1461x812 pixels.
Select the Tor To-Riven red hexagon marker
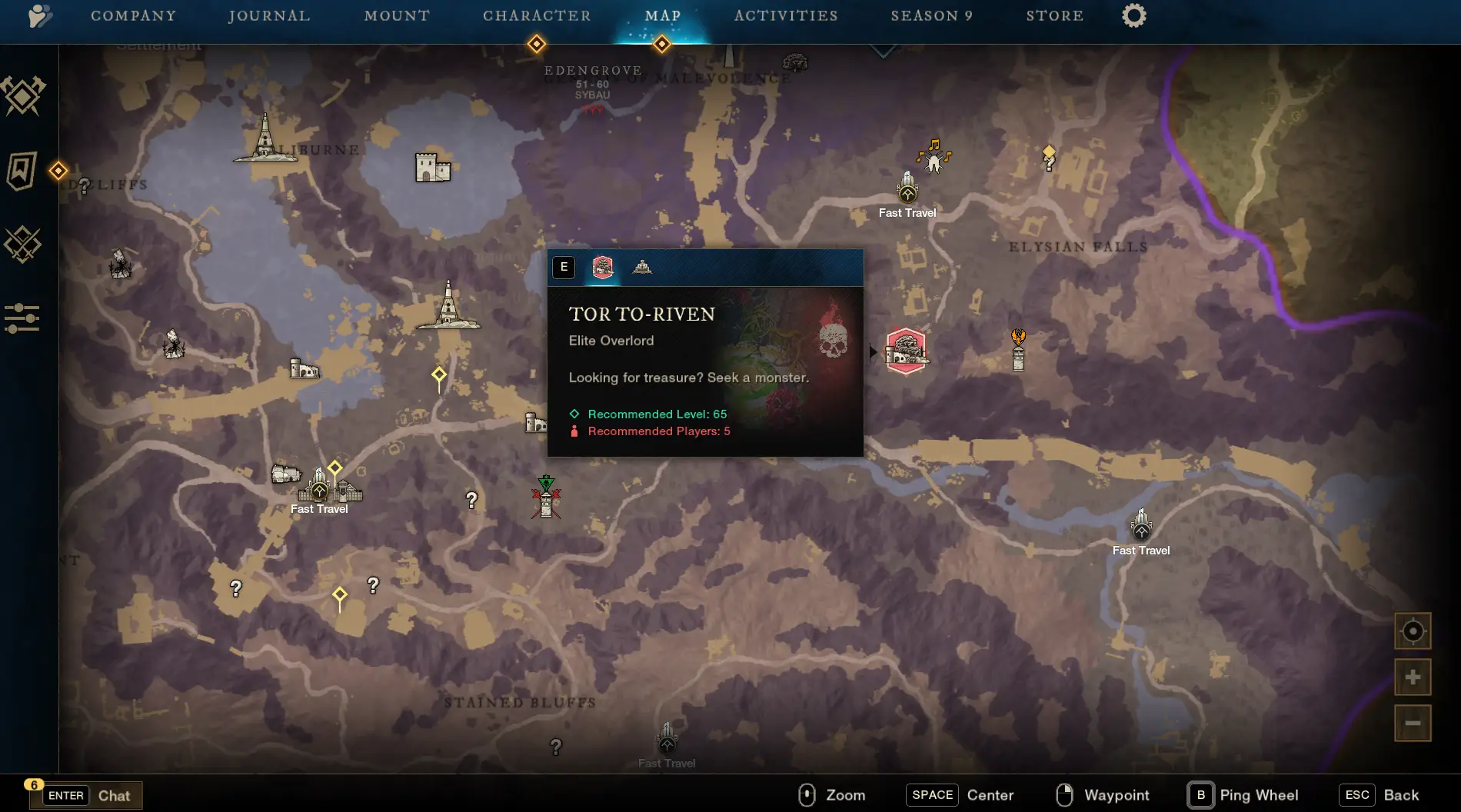click(x=906, y=351)
